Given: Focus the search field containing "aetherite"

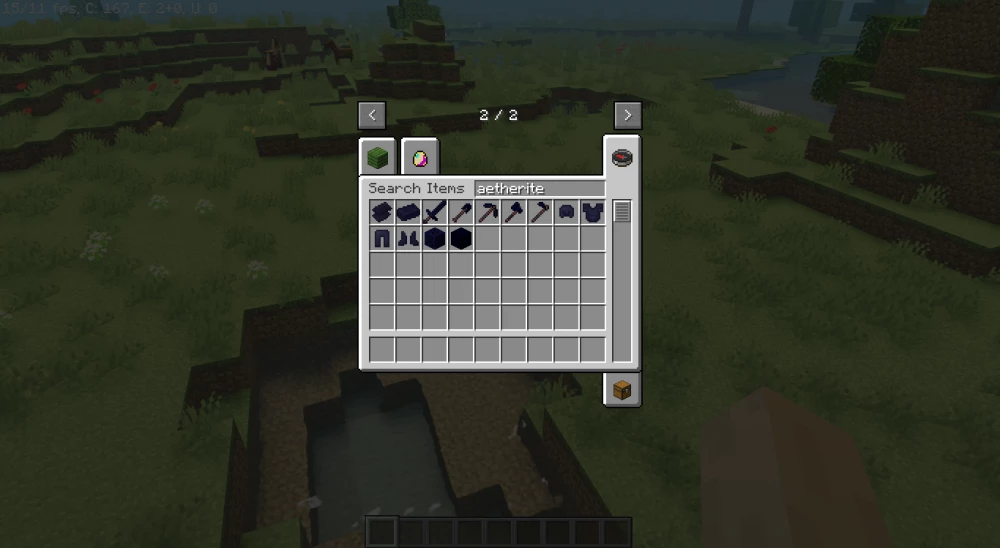Looking at the screenshot, I should pos(539,188).
